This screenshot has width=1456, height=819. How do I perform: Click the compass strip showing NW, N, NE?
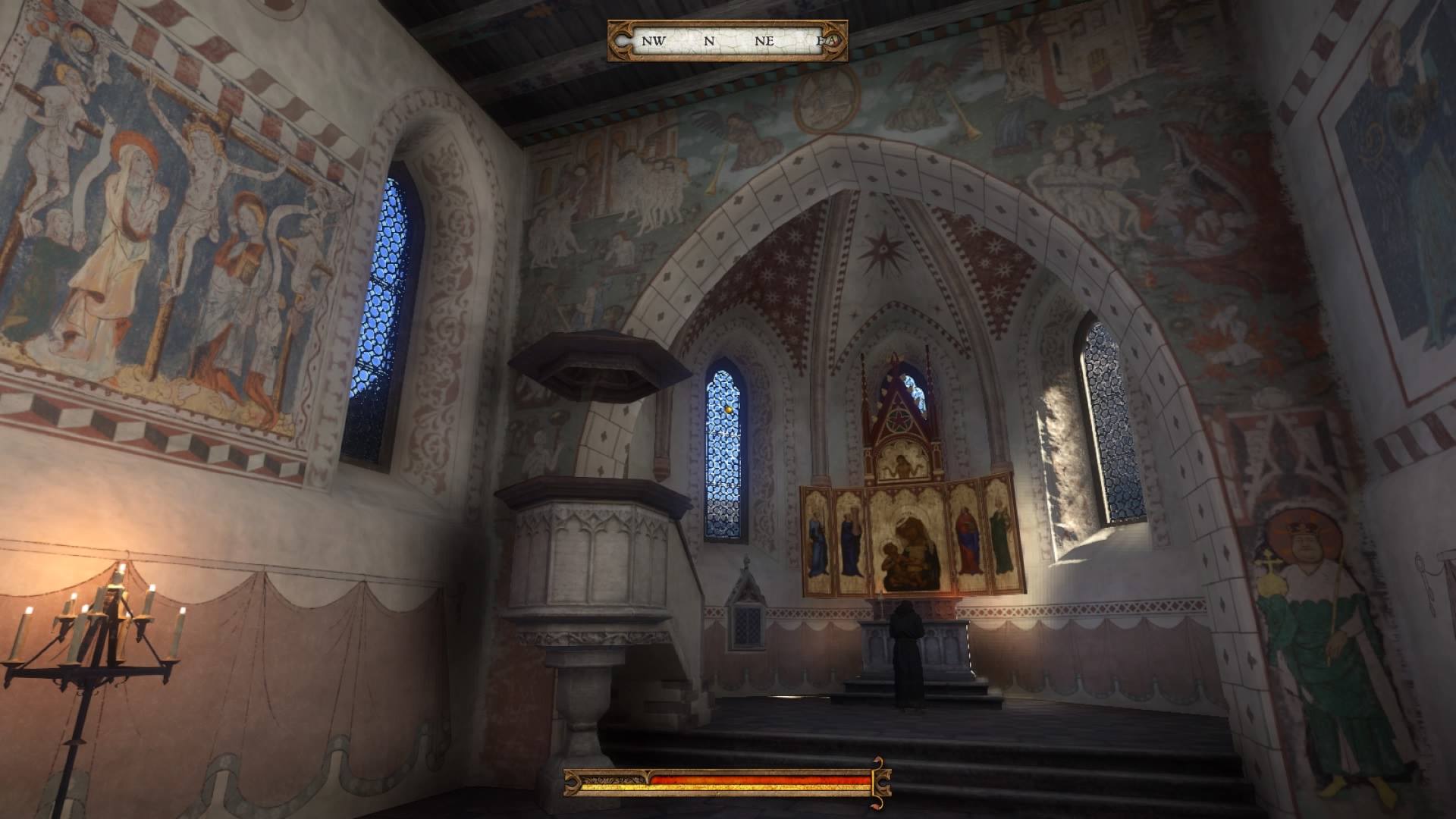pyautogui.click(x=727, y=41)
